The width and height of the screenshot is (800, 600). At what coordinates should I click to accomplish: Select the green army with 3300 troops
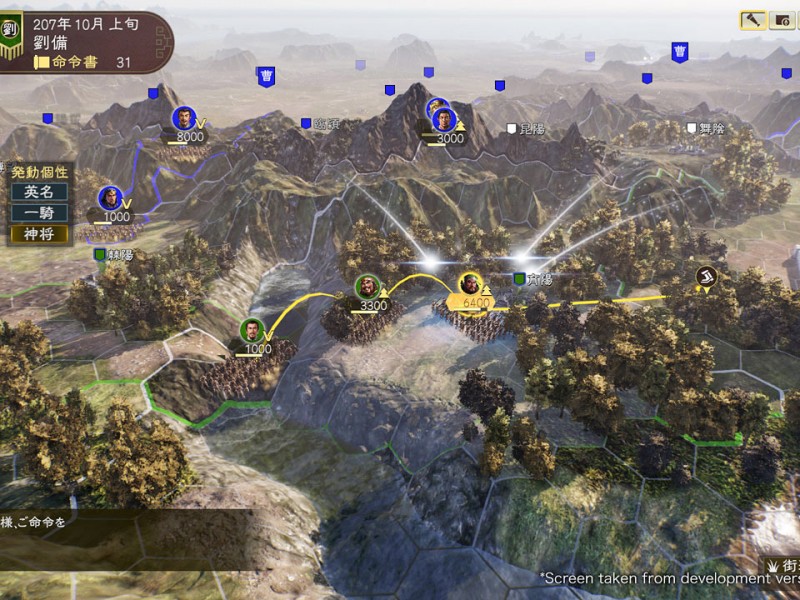click(x=368, y=289)
